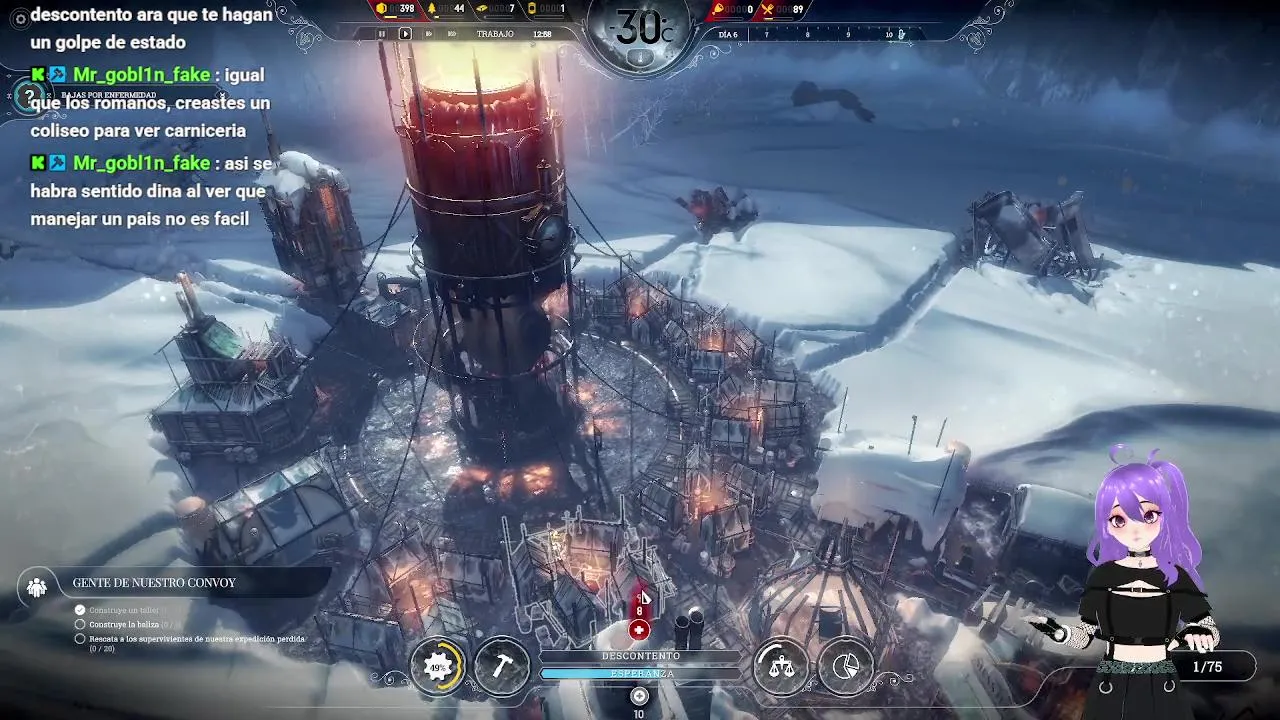Set normal speed with the play button

click(x=405, y=34)
